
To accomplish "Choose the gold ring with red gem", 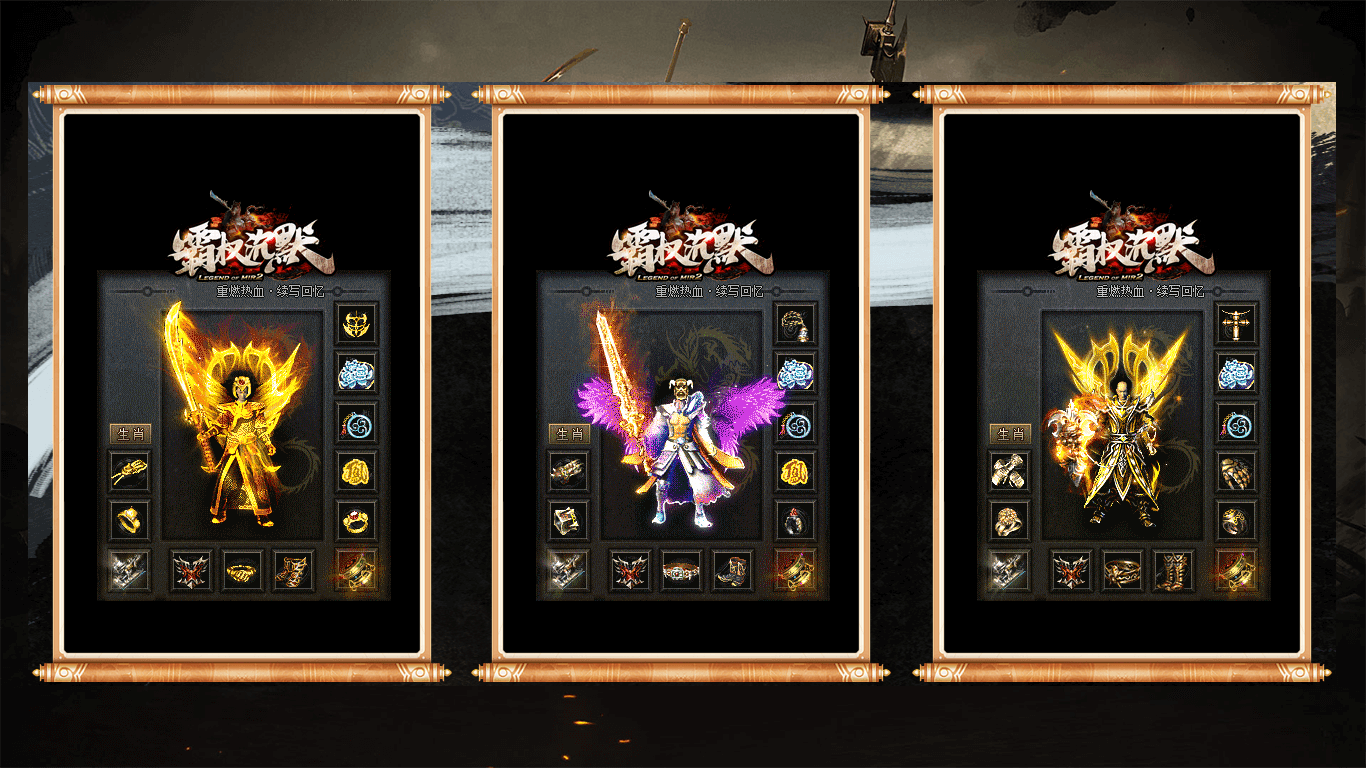I will 356,520.
